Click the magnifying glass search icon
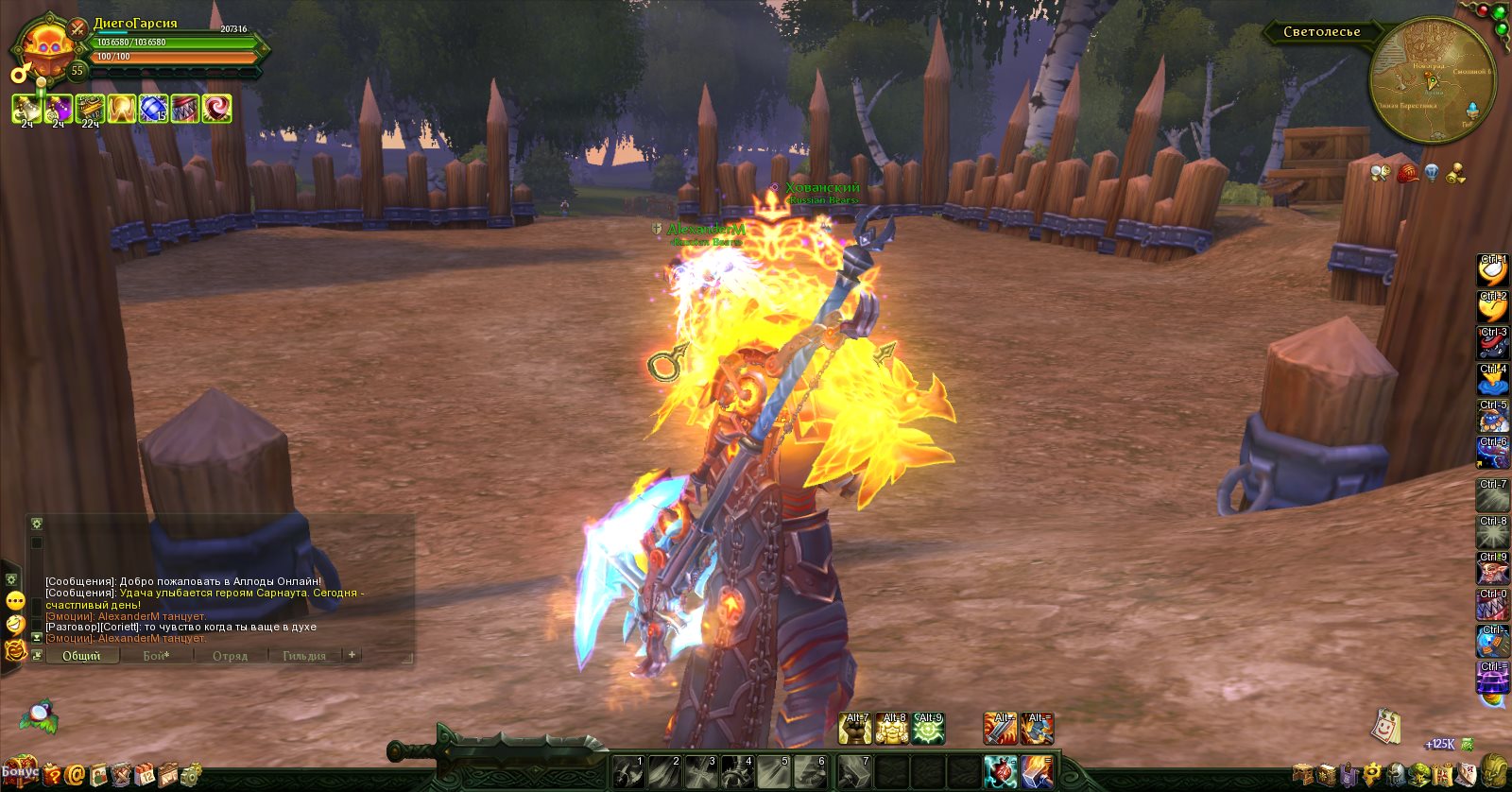The width and height of the screenshot is (1512, 792). 1380,173
